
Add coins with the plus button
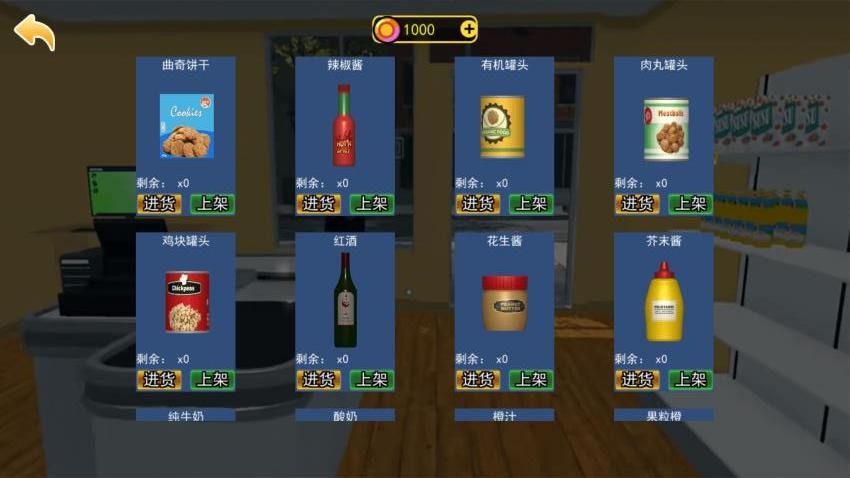(x=468, y=29)
